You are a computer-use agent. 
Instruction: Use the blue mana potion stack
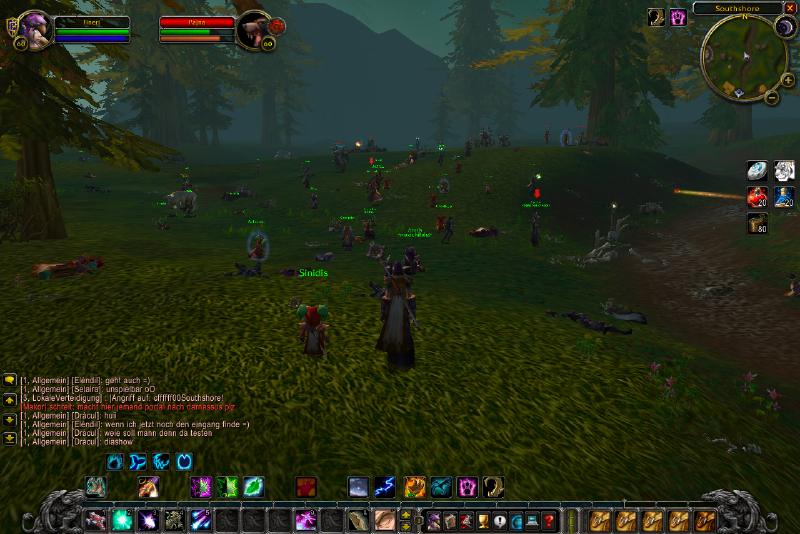tap(785, 196)
